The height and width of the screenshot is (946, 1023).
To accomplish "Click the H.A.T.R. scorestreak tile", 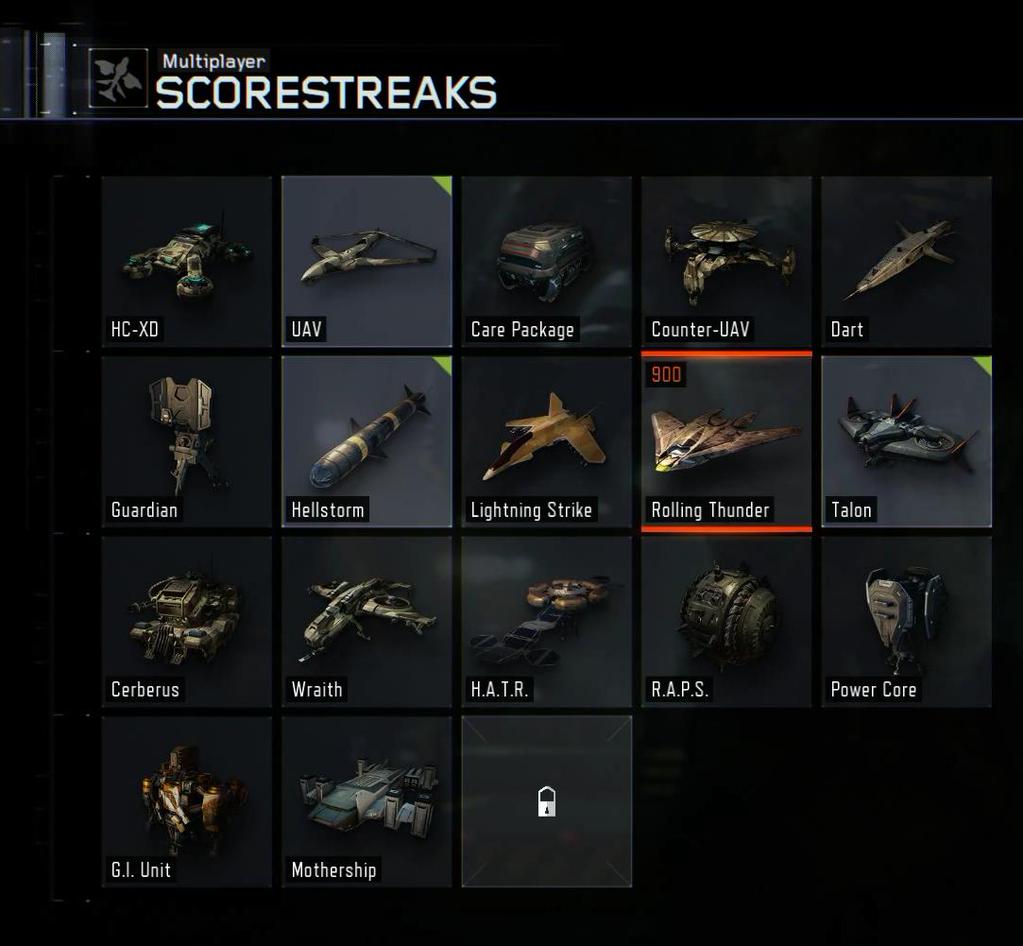I will click(x=547, y=621).
